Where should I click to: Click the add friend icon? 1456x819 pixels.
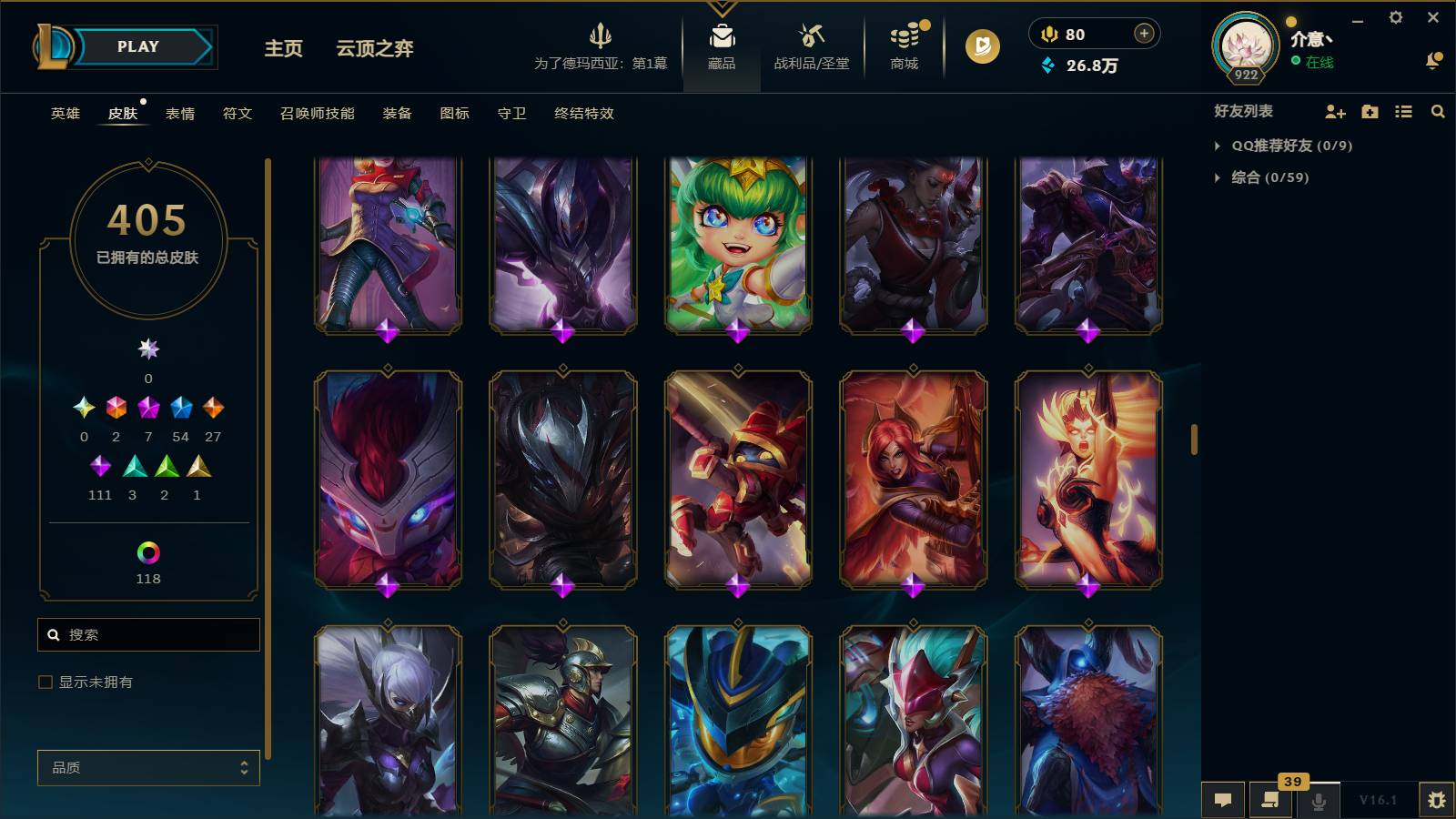click(1334, 111)
